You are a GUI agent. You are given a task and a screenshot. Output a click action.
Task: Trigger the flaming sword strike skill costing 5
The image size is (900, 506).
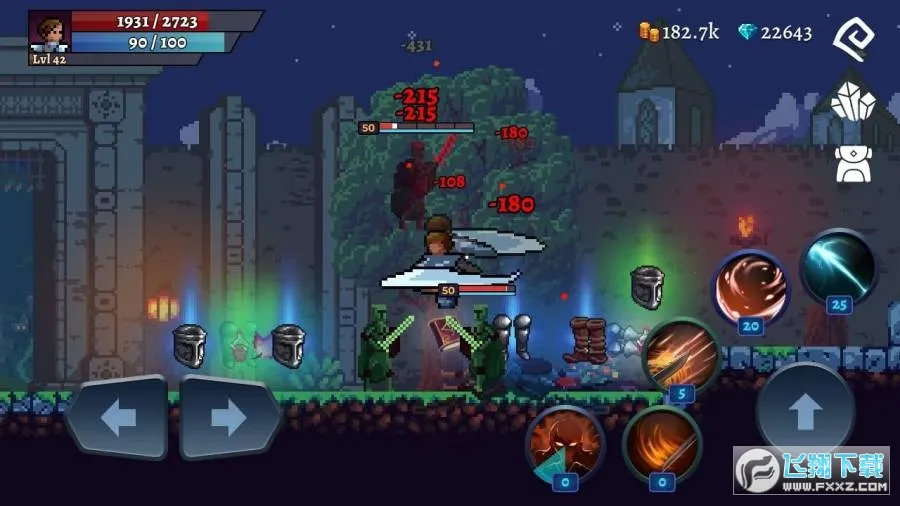click(681, 356)
